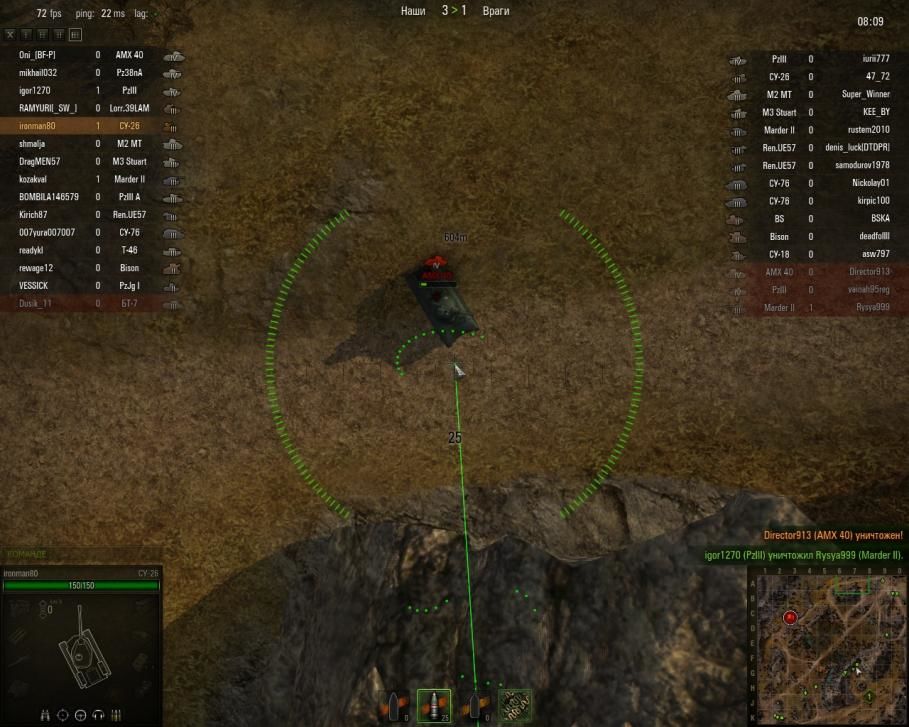Click the driver steering wheel icon
The image size is (909, 727).
coord(81,714)
